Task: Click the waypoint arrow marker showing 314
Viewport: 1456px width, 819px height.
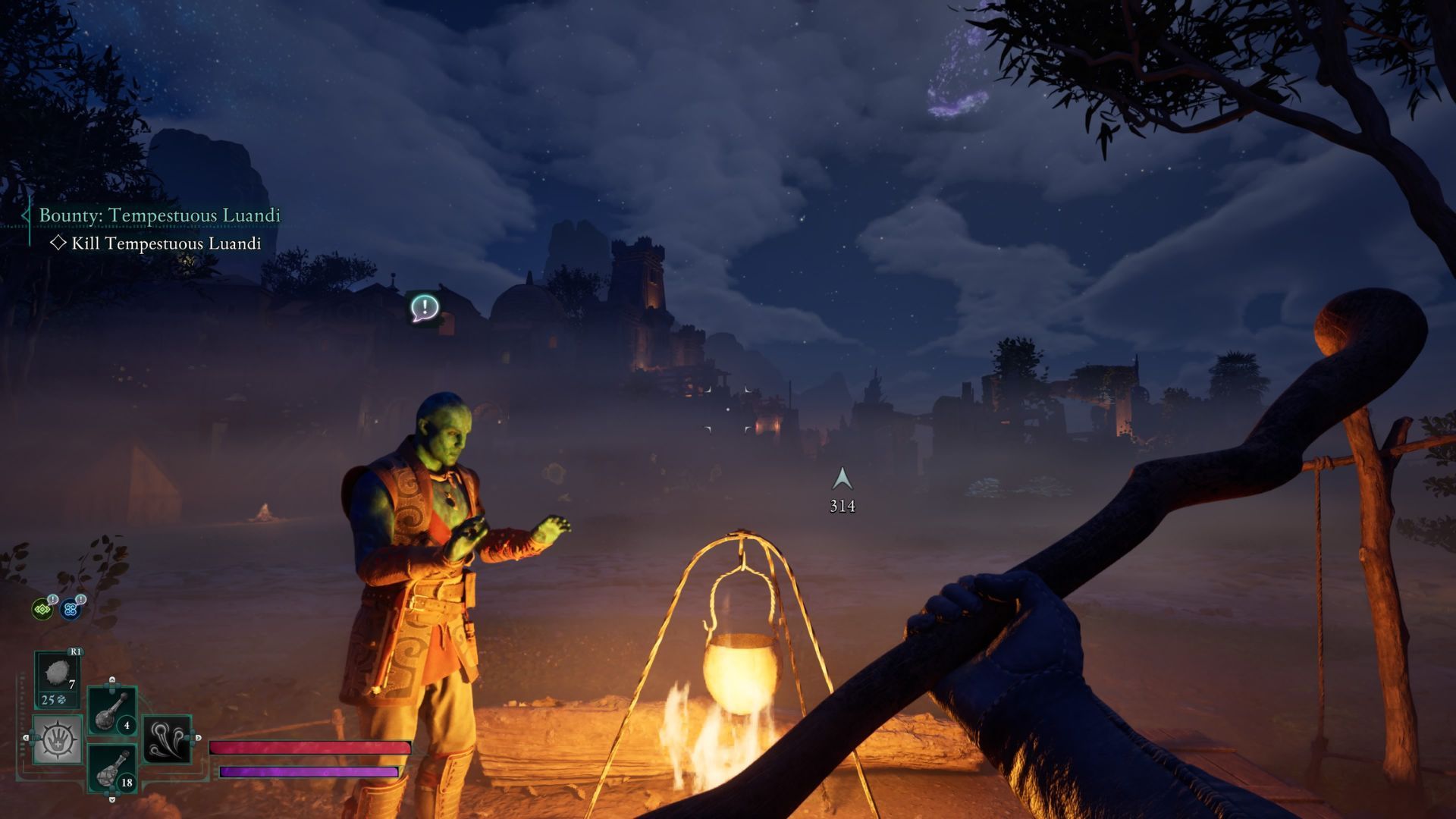Action: point(842,479)
